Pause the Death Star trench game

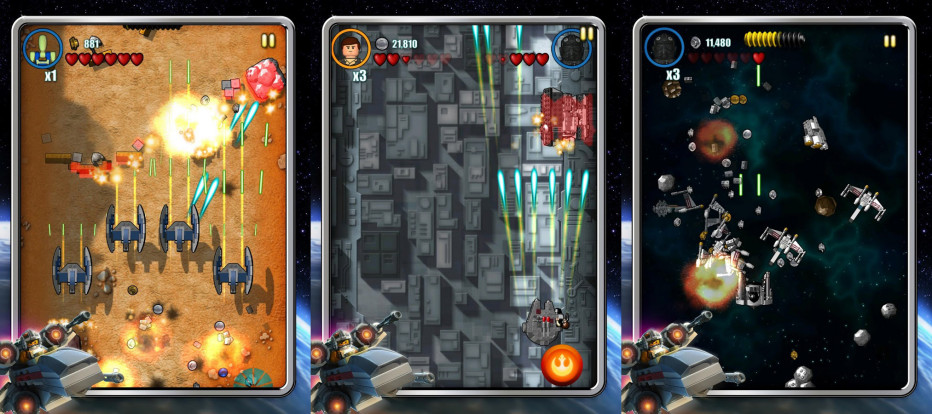coord(587,32)
